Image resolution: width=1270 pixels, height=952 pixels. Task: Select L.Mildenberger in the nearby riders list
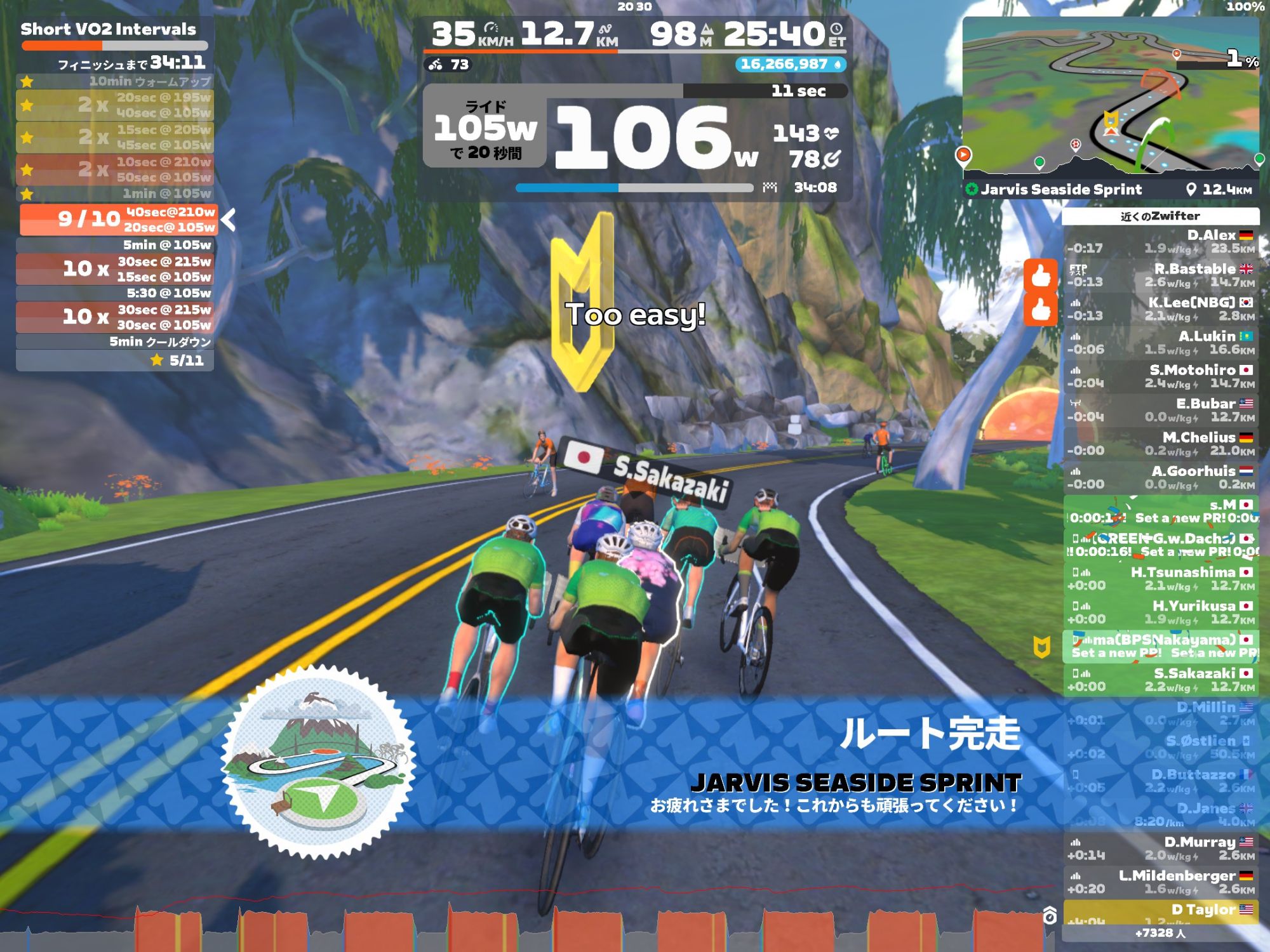click(1161, 882)
